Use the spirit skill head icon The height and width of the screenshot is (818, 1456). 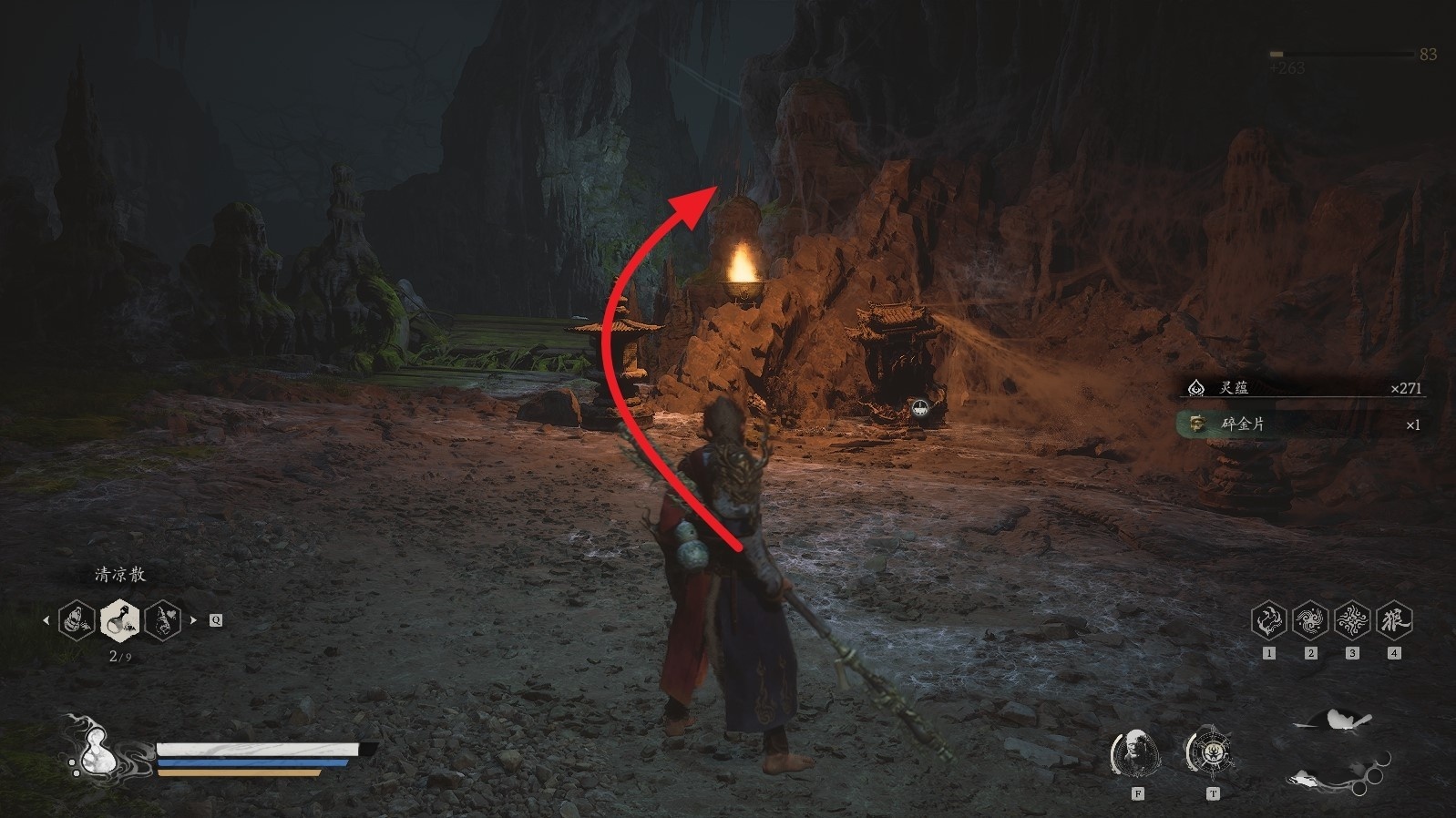coord(1136,753)
